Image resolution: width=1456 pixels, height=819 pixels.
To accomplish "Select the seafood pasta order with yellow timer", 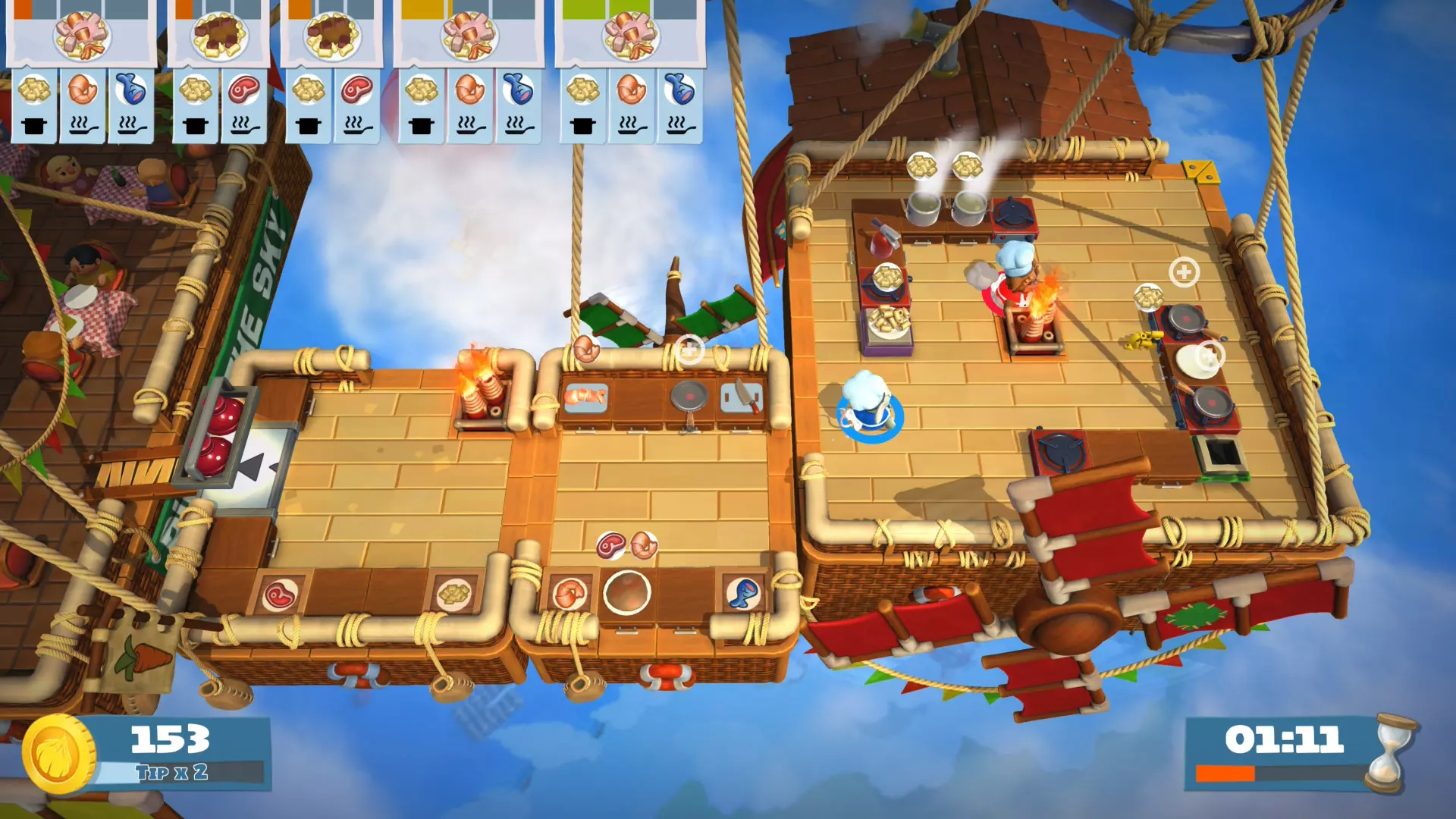I will [x=469, y=36].
